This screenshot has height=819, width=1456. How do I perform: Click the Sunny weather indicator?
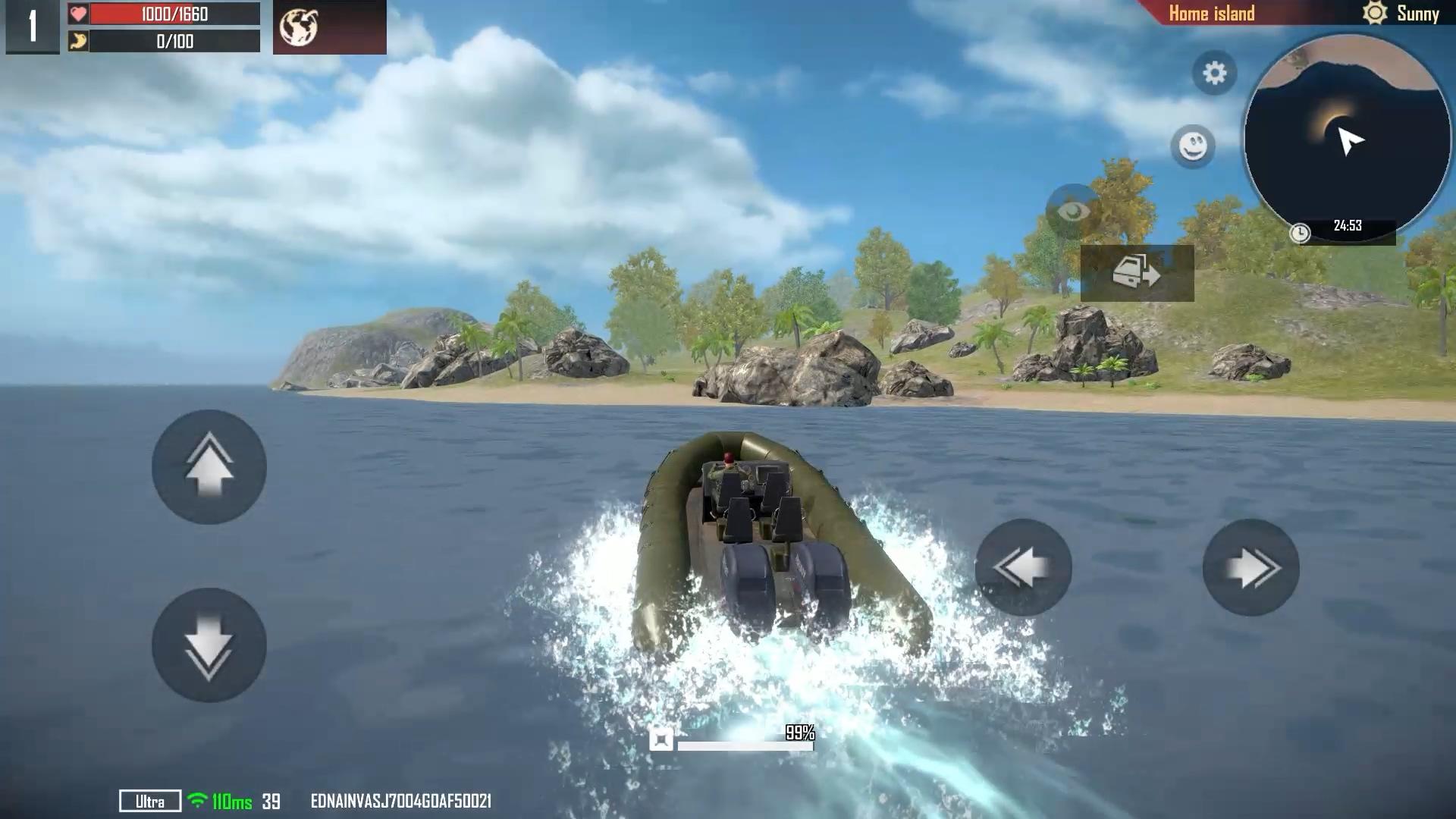1417,13
